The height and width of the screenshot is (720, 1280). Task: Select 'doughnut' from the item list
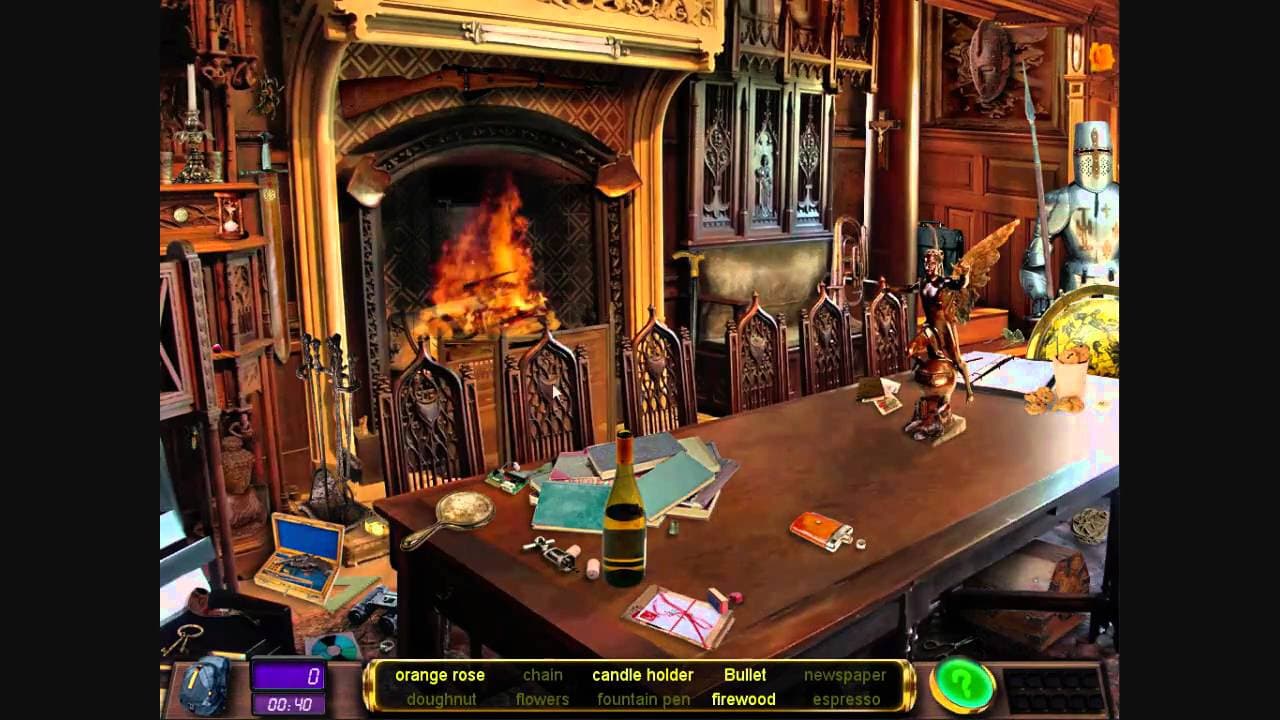coord(441,699)
